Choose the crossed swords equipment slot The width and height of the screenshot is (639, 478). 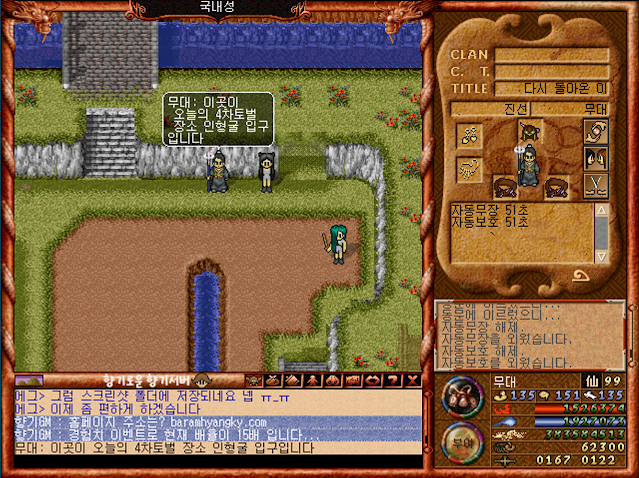pyautogui.click(x=596, y=184)
